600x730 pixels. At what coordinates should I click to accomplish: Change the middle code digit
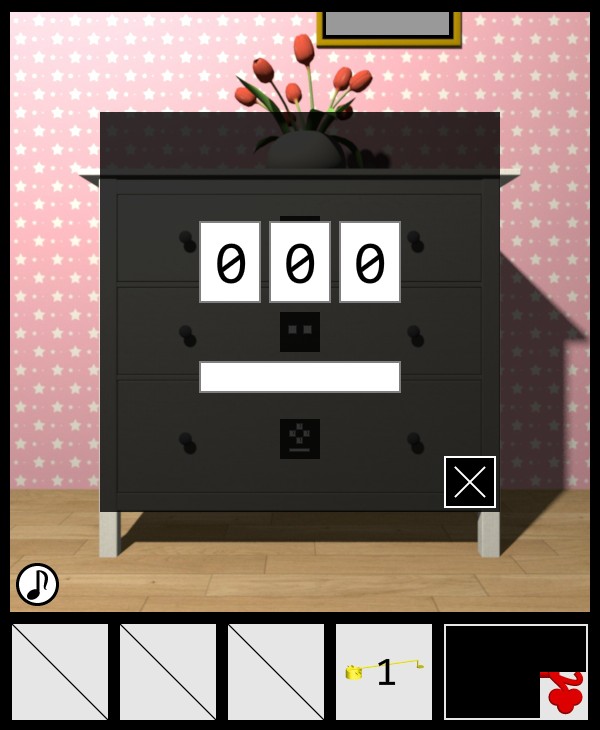pyautogui.click(x=300, y=262)
